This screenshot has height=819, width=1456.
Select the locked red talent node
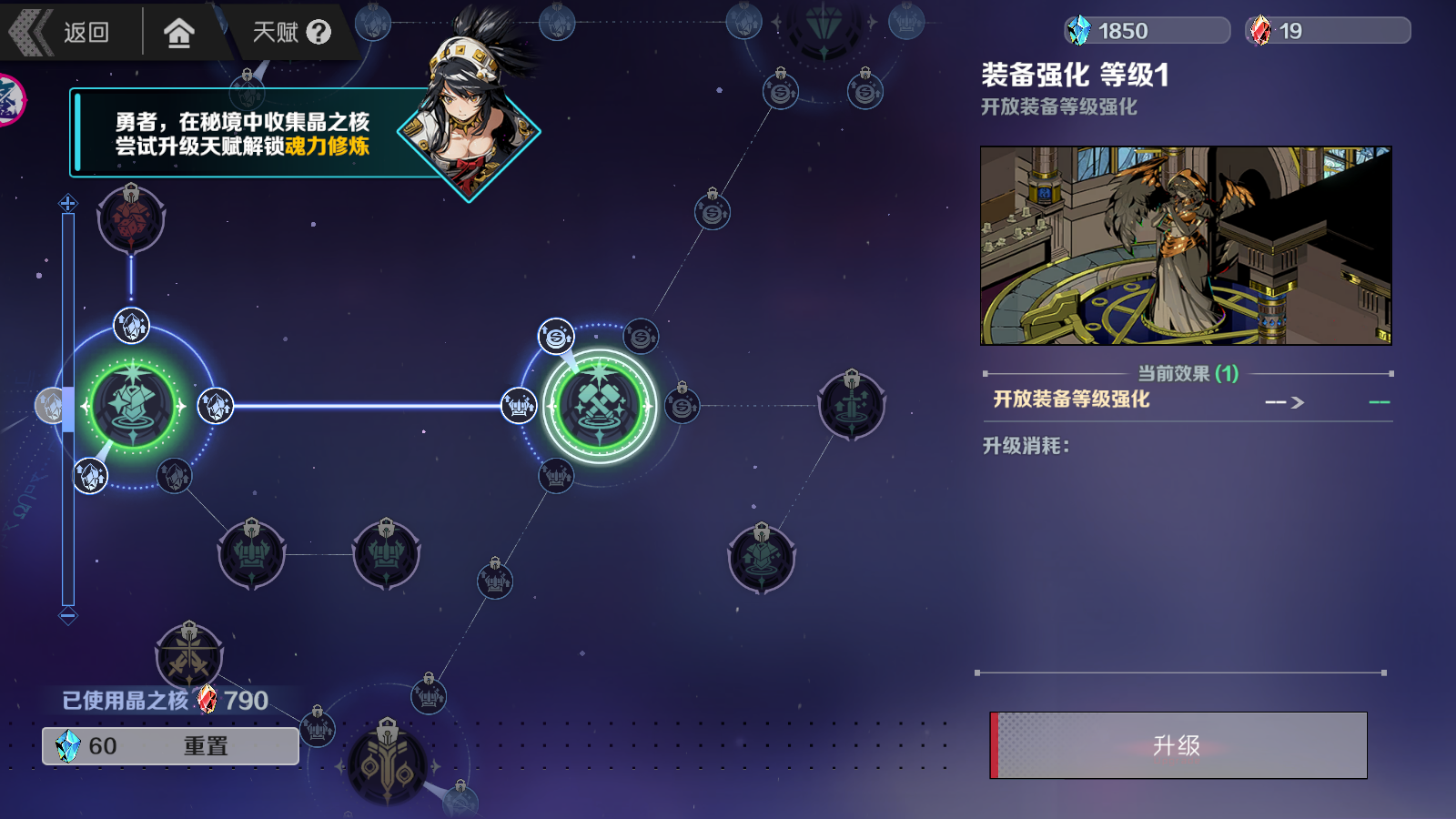131,219
